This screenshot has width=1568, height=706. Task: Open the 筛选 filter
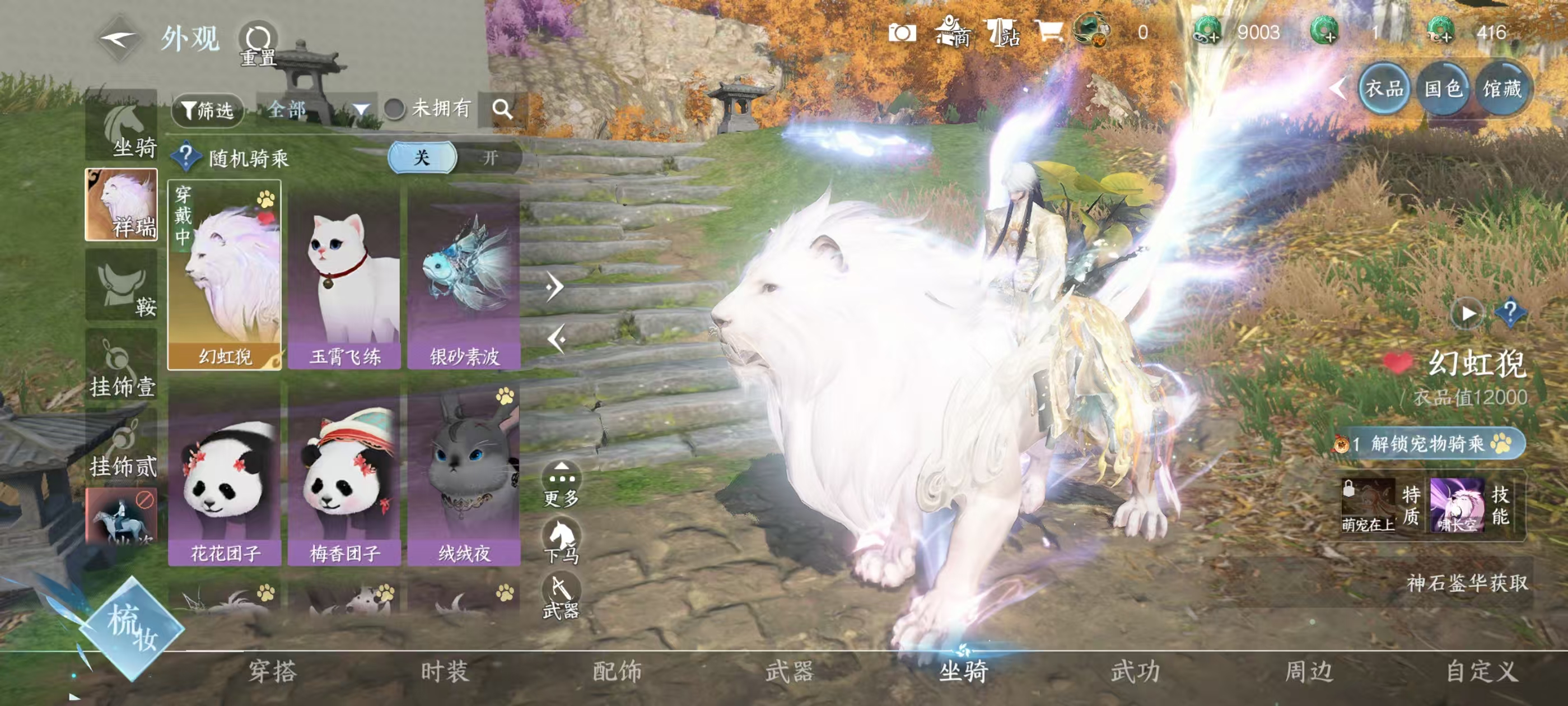pyautogui.click(x=208, y=110)
